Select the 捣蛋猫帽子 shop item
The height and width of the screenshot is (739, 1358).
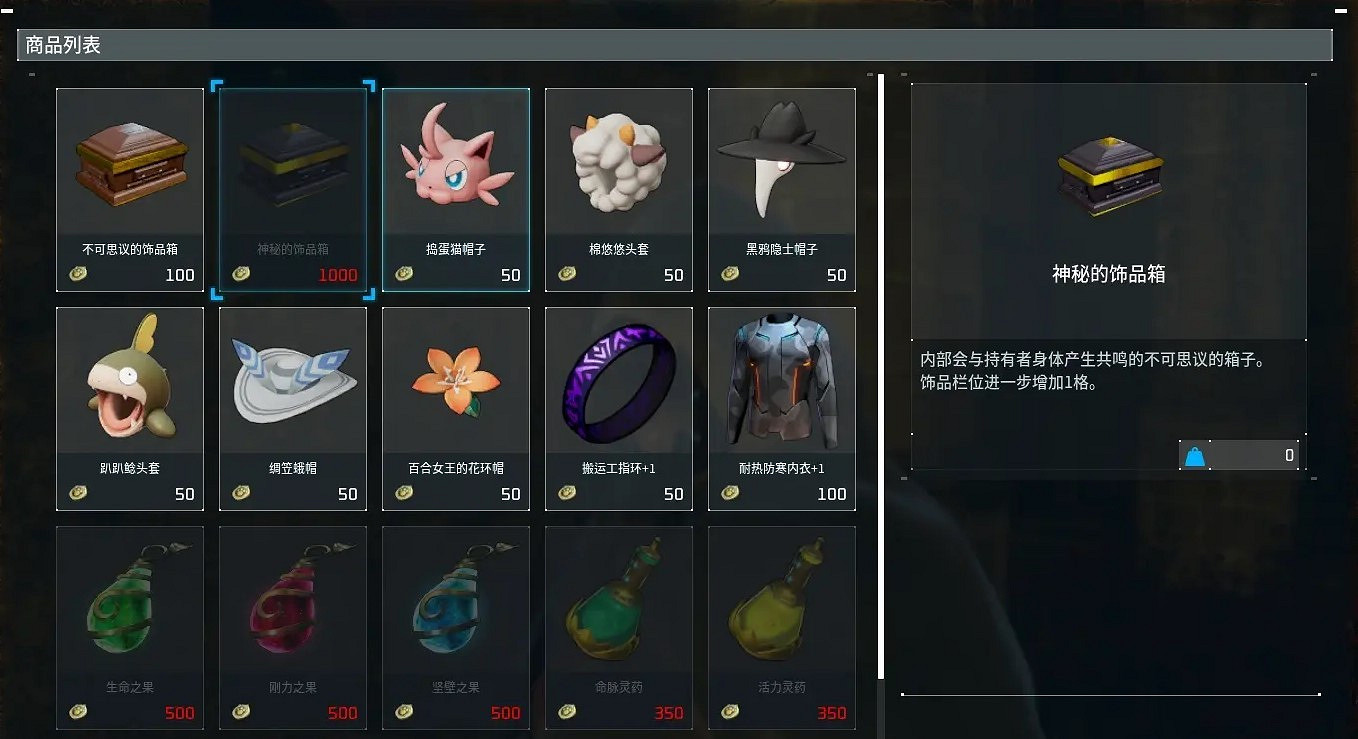tap(456, 190)
